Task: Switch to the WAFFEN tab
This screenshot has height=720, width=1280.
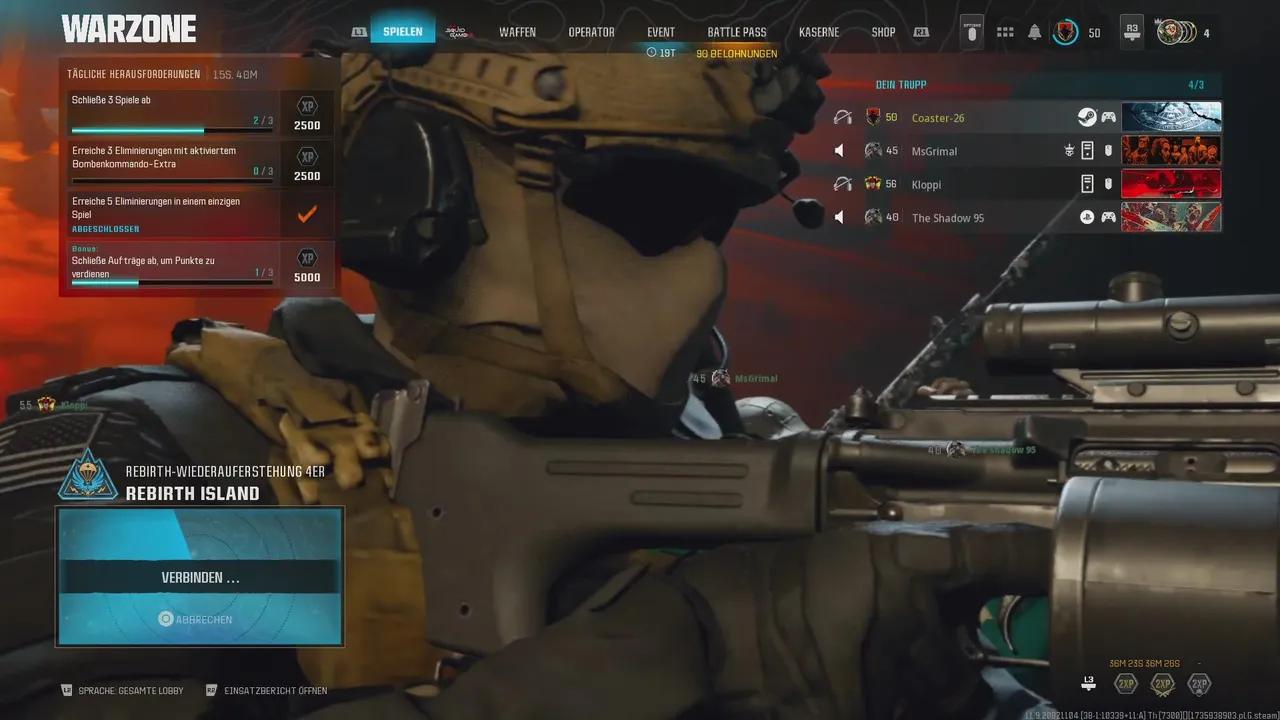Action: 517,31
